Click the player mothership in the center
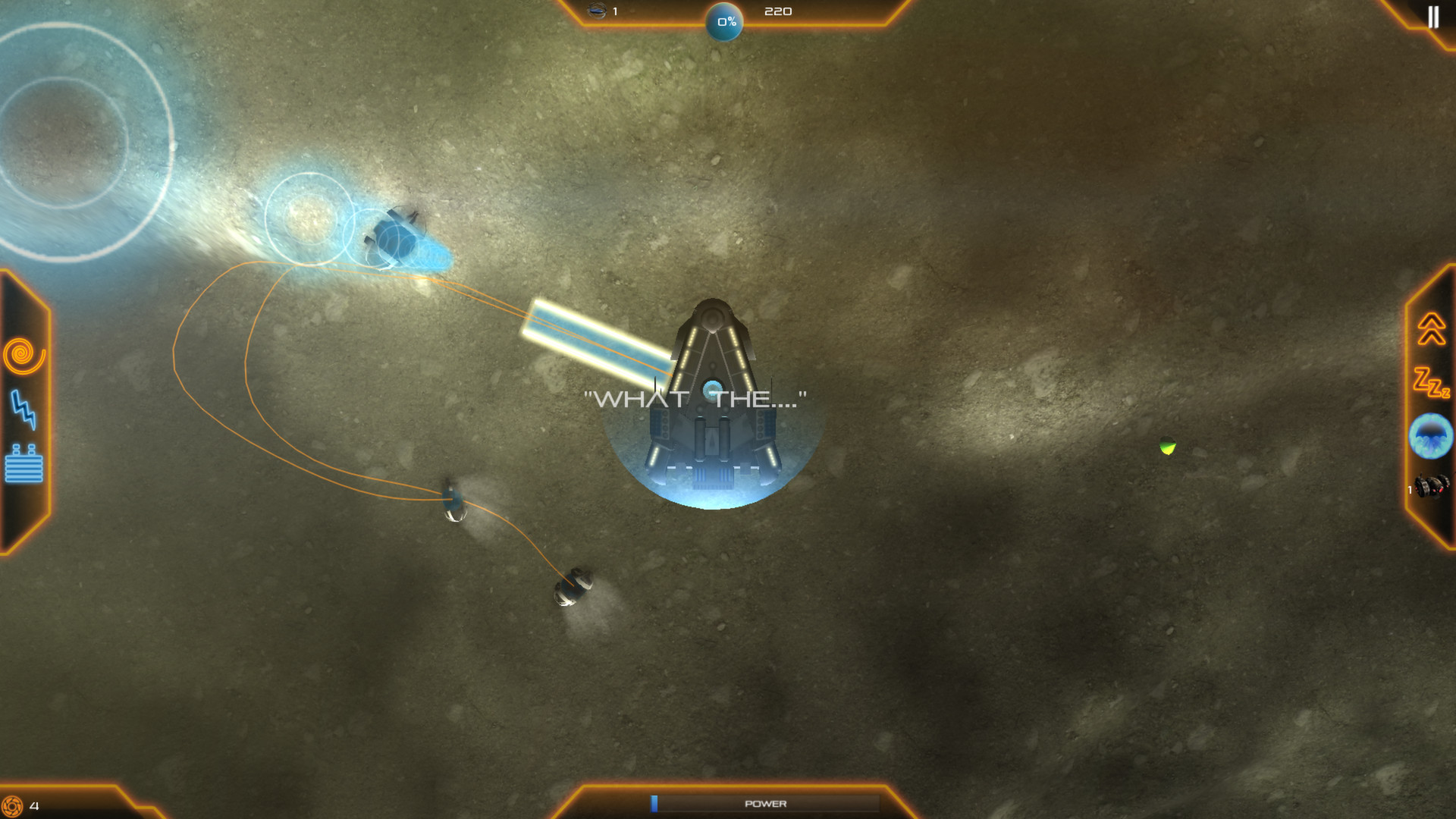The width and height of the screenshot is (1456, 819). click(713, 394)
